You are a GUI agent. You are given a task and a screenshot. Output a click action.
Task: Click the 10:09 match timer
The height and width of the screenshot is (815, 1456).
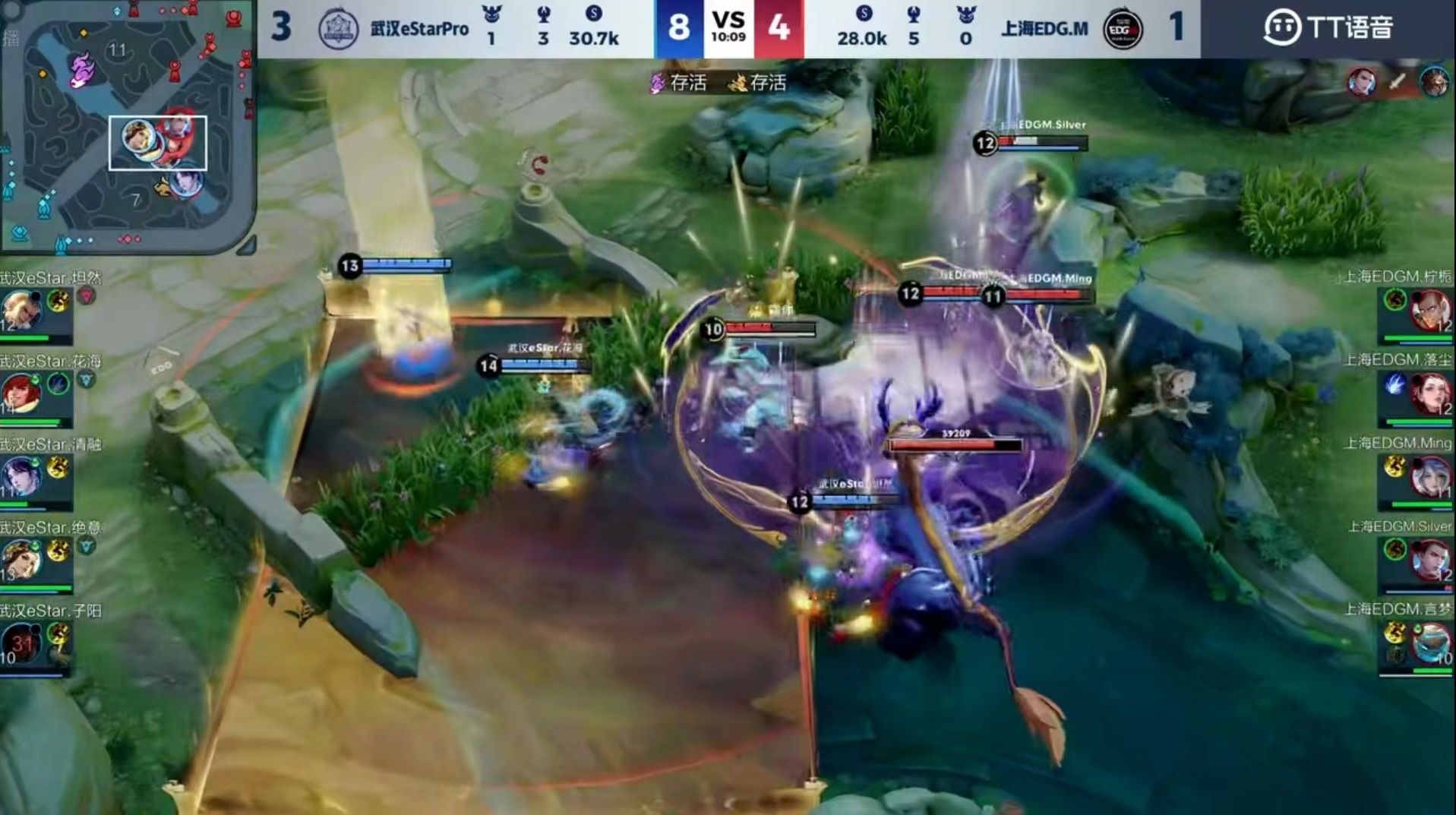(x=728, y=36)
